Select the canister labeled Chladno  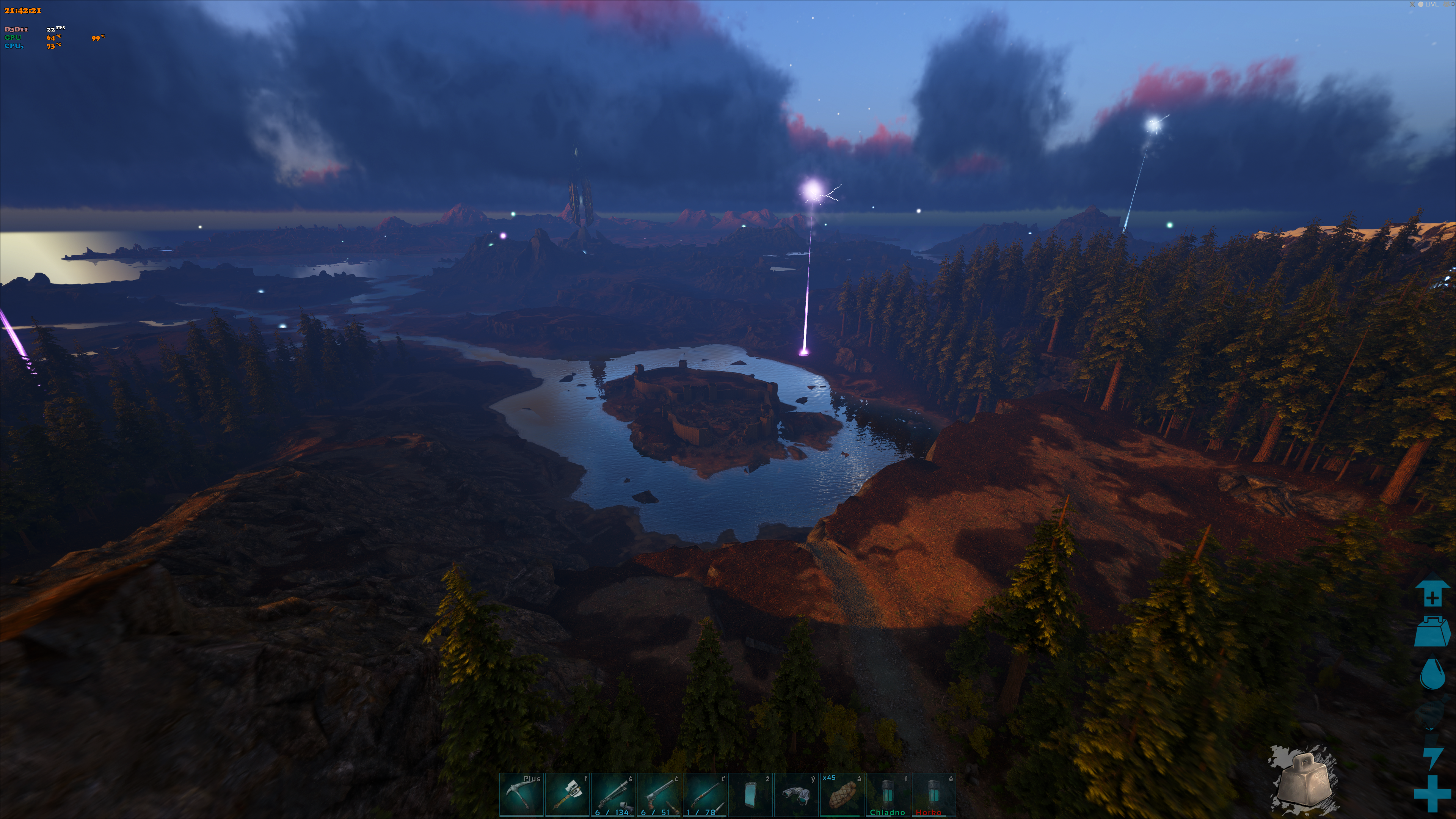(887, 795)
